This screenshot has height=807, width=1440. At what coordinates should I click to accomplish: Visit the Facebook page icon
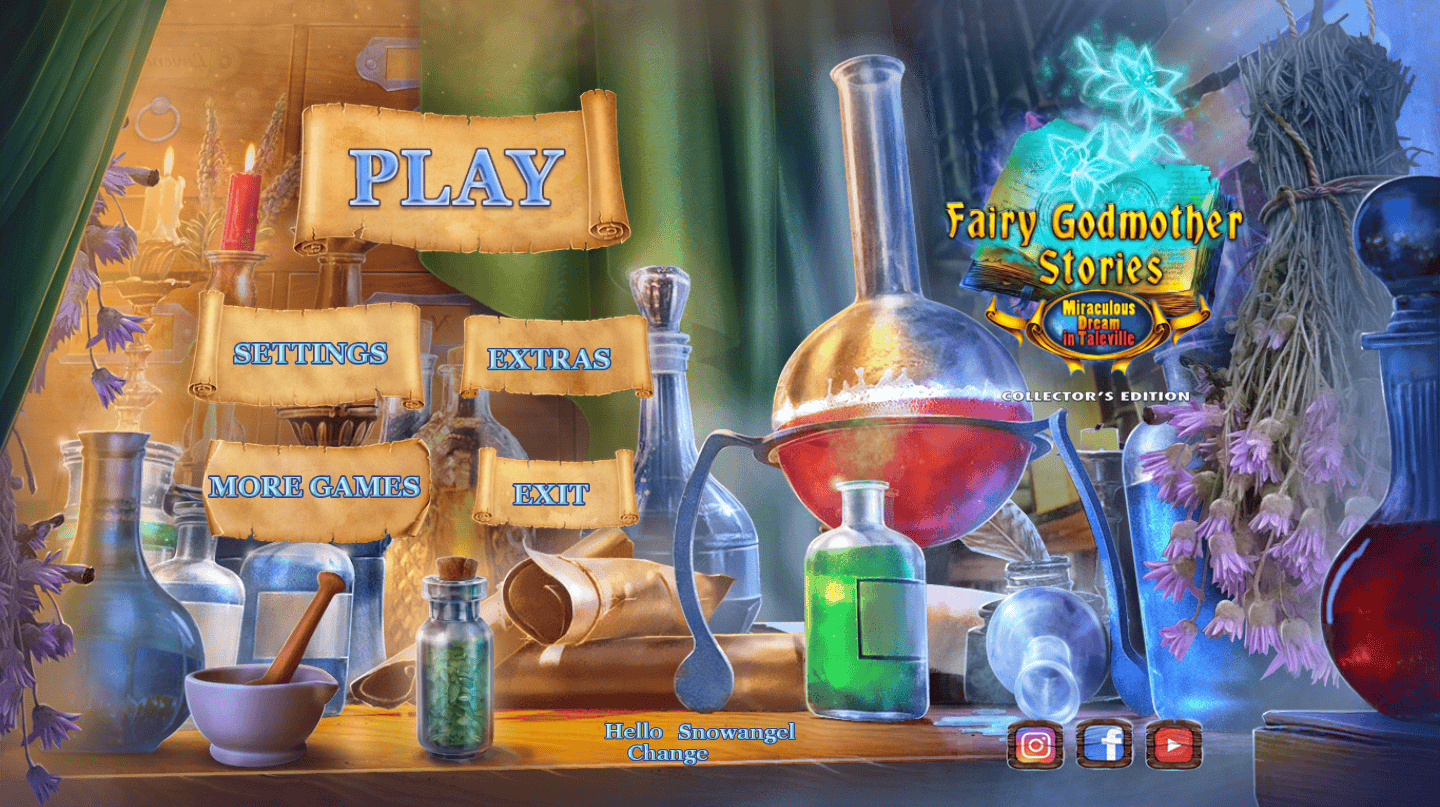click(x=1105, y=745)
